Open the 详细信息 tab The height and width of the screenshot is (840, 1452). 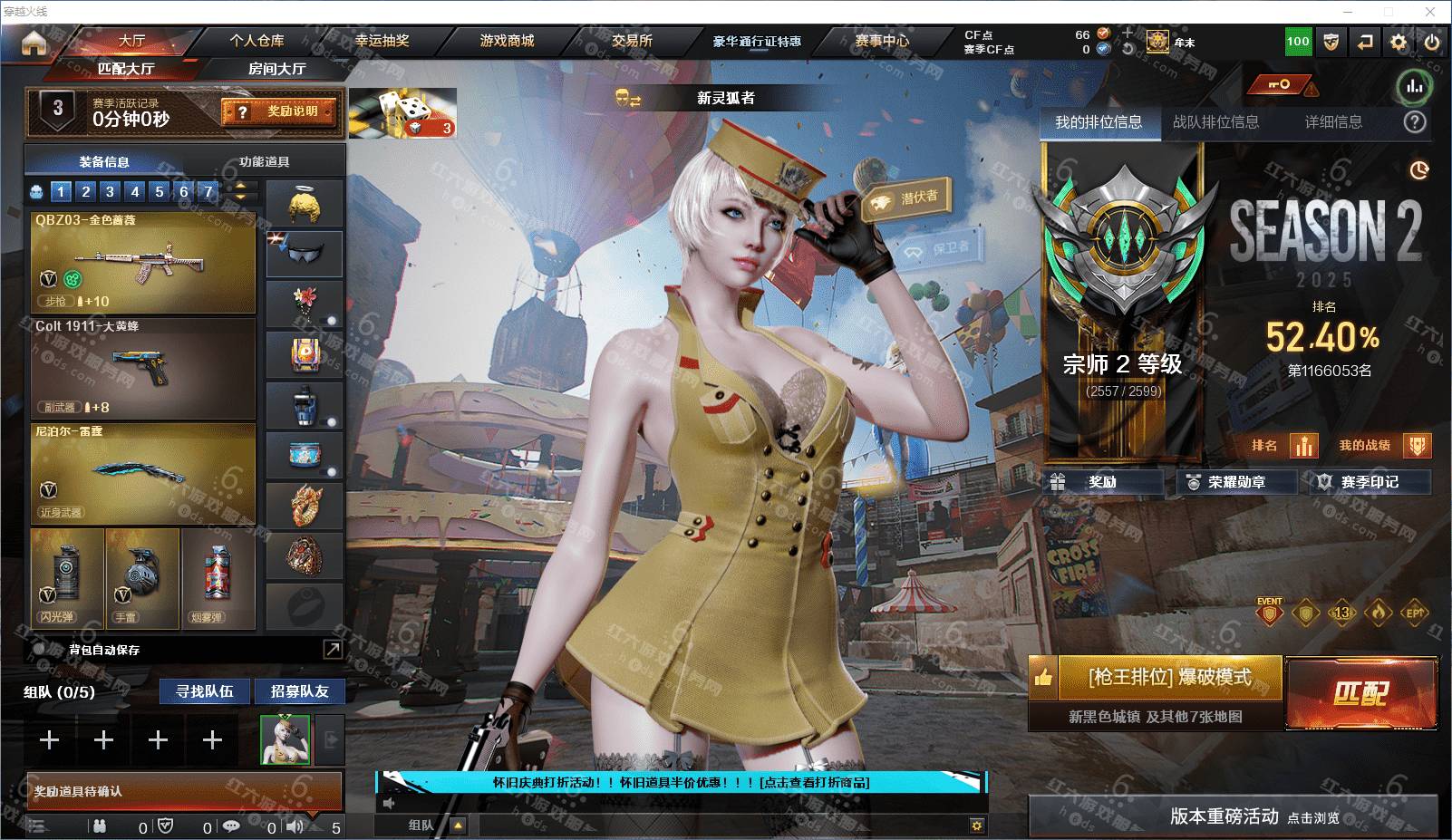pos(1333,122)
